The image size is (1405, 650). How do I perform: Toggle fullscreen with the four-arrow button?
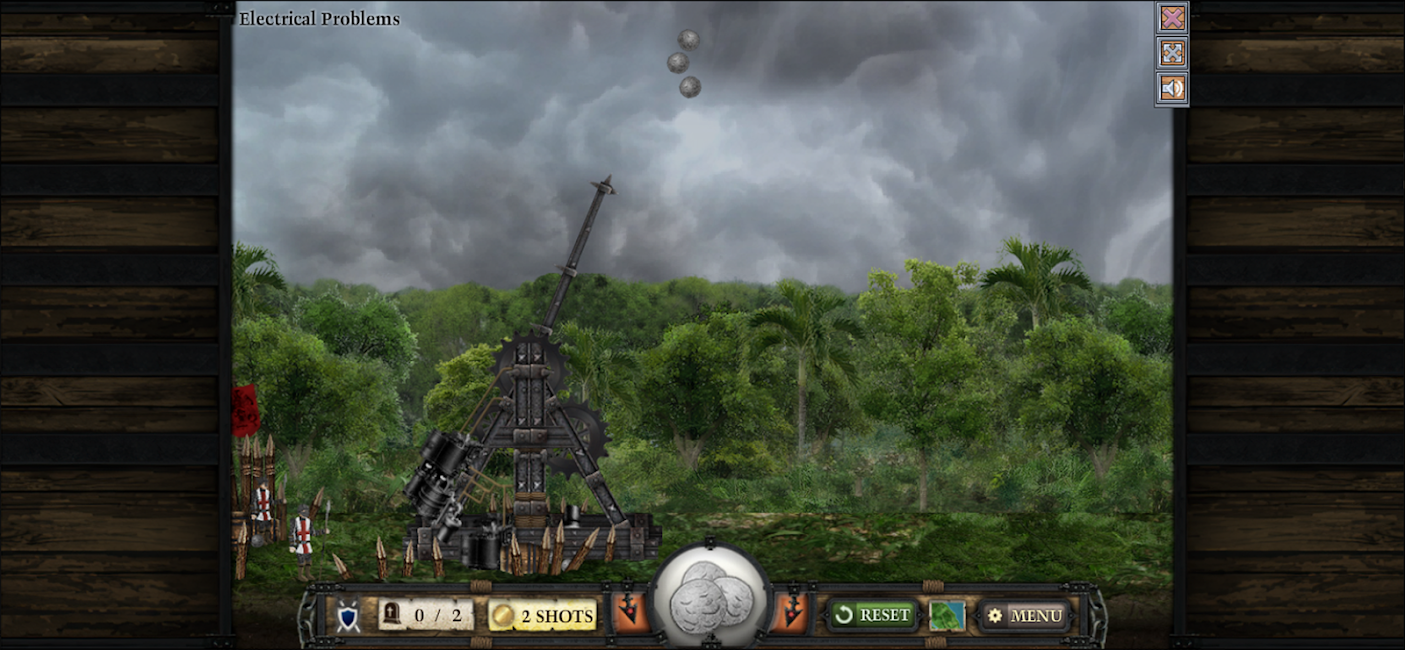[1172, 53]
